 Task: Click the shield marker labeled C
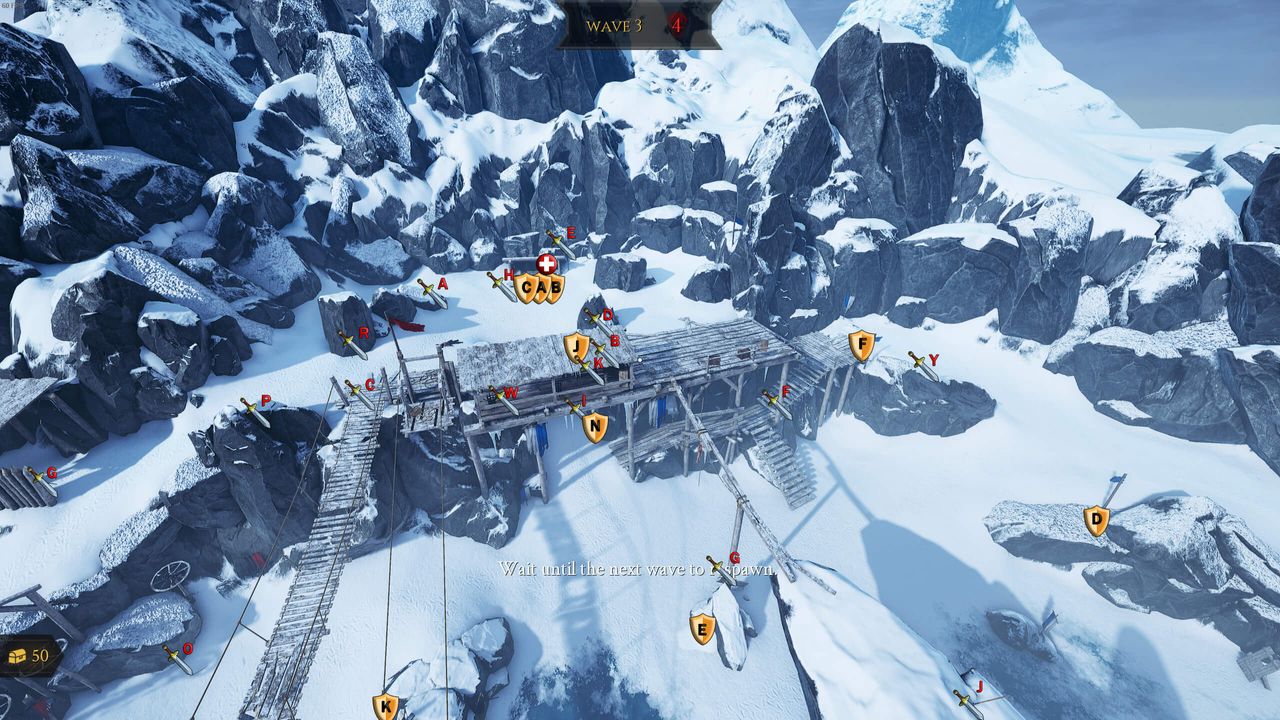coord(526,288)
